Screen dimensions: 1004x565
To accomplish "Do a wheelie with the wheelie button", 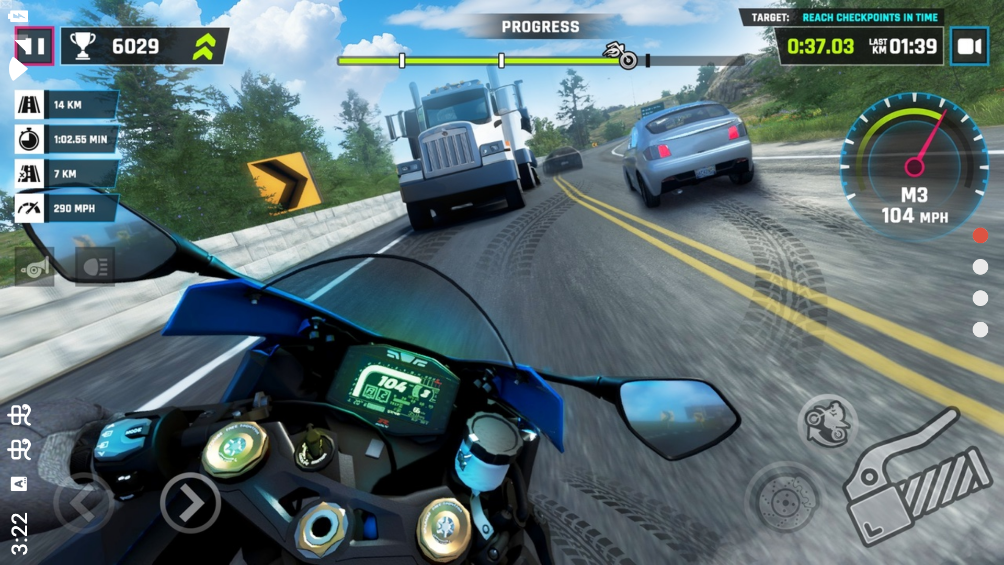I will (827, 420).
